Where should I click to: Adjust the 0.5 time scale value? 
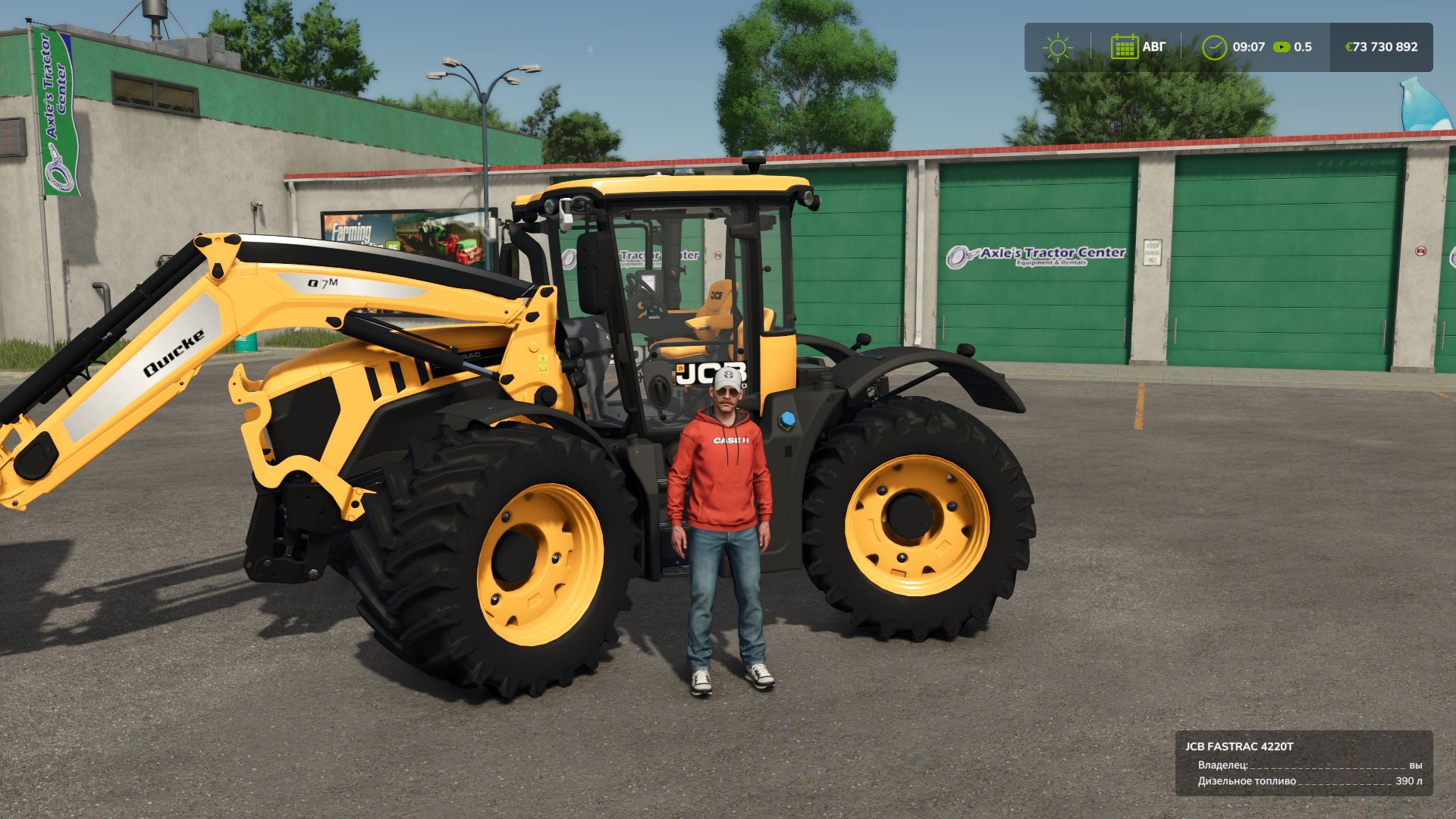[x=1304, y=46]
